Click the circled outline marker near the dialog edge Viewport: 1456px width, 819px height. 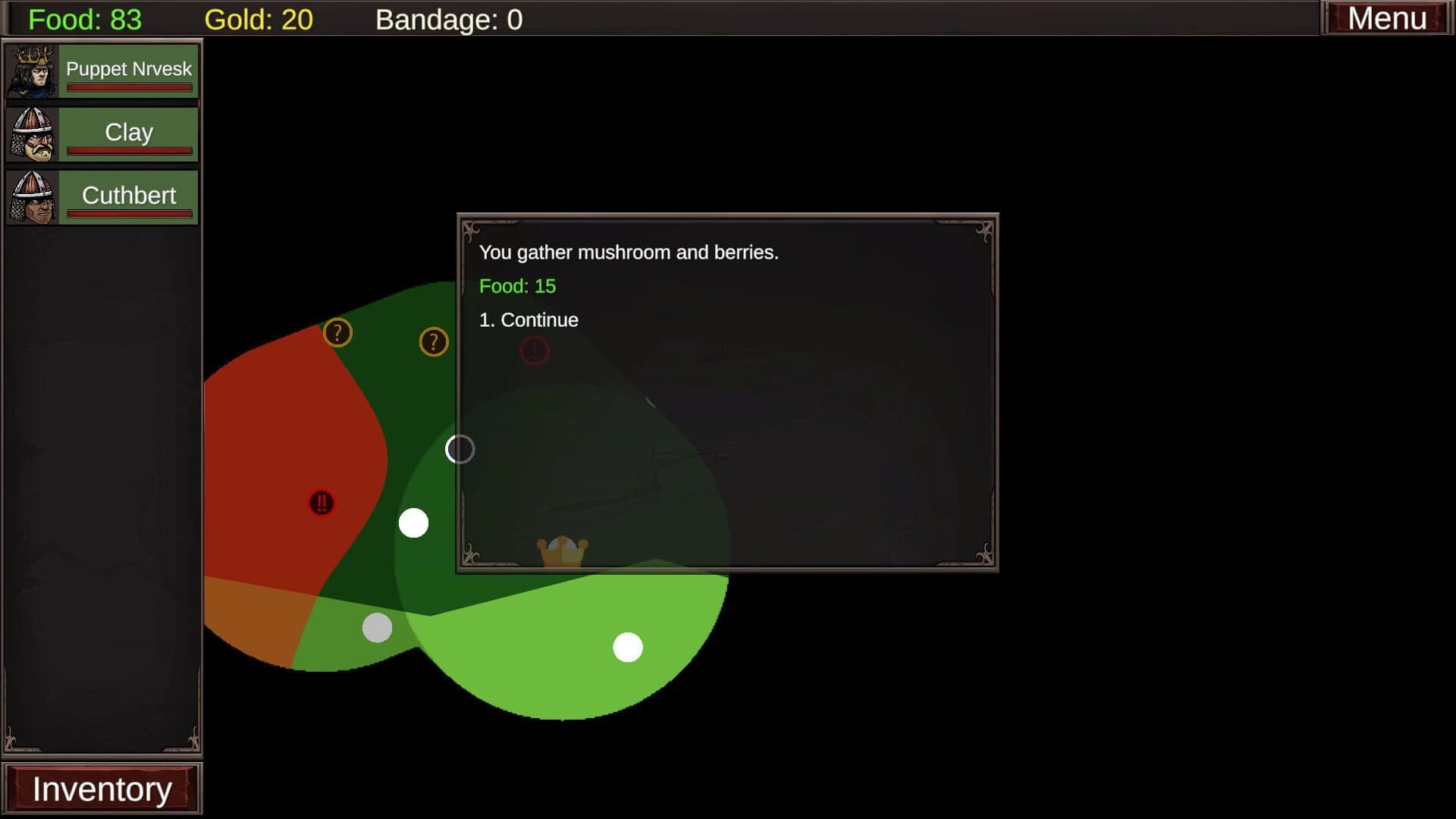tap(459, 449)
